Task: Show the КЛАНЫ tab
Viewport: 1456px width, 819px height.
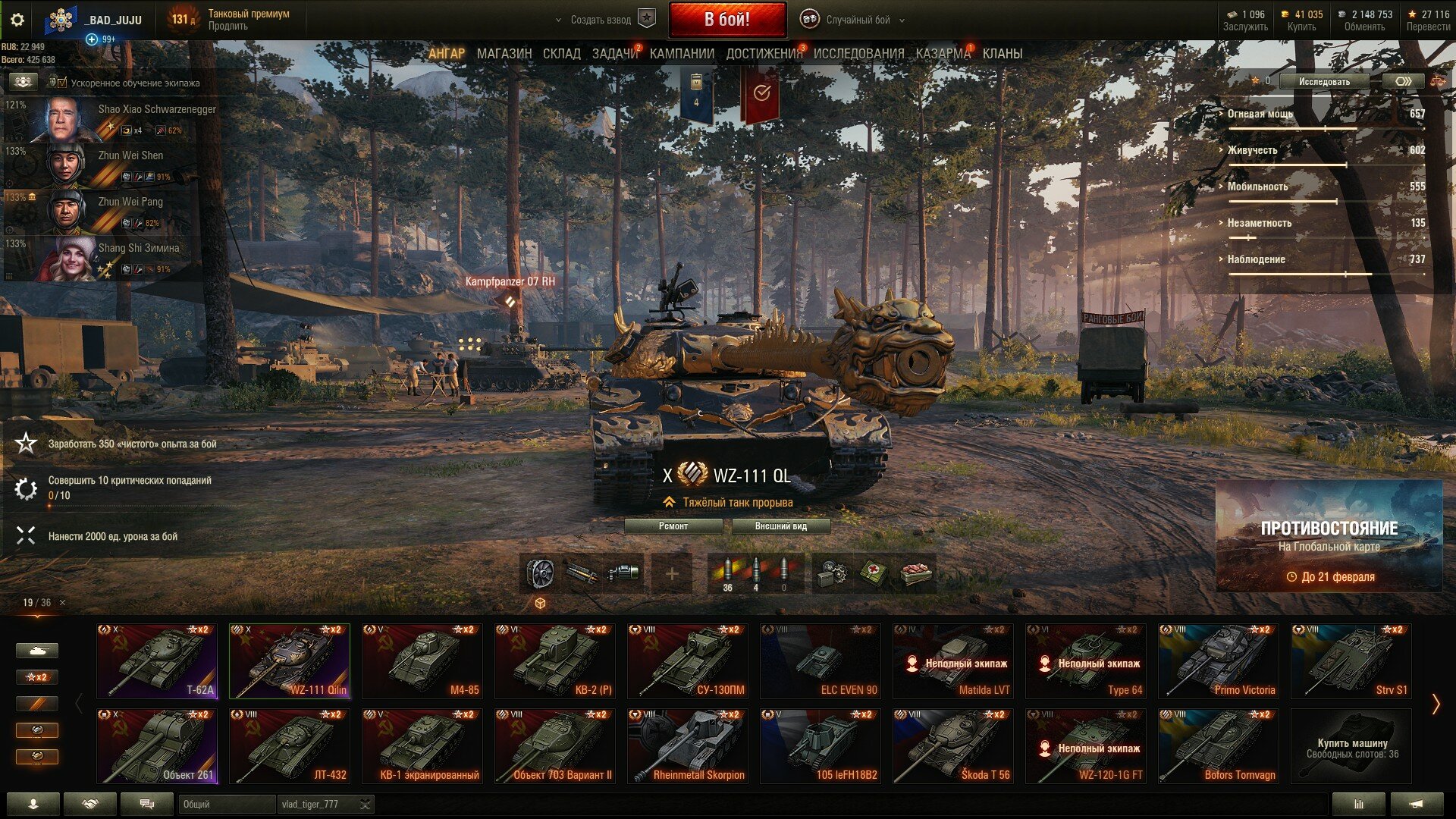Action: (1002, 54)
